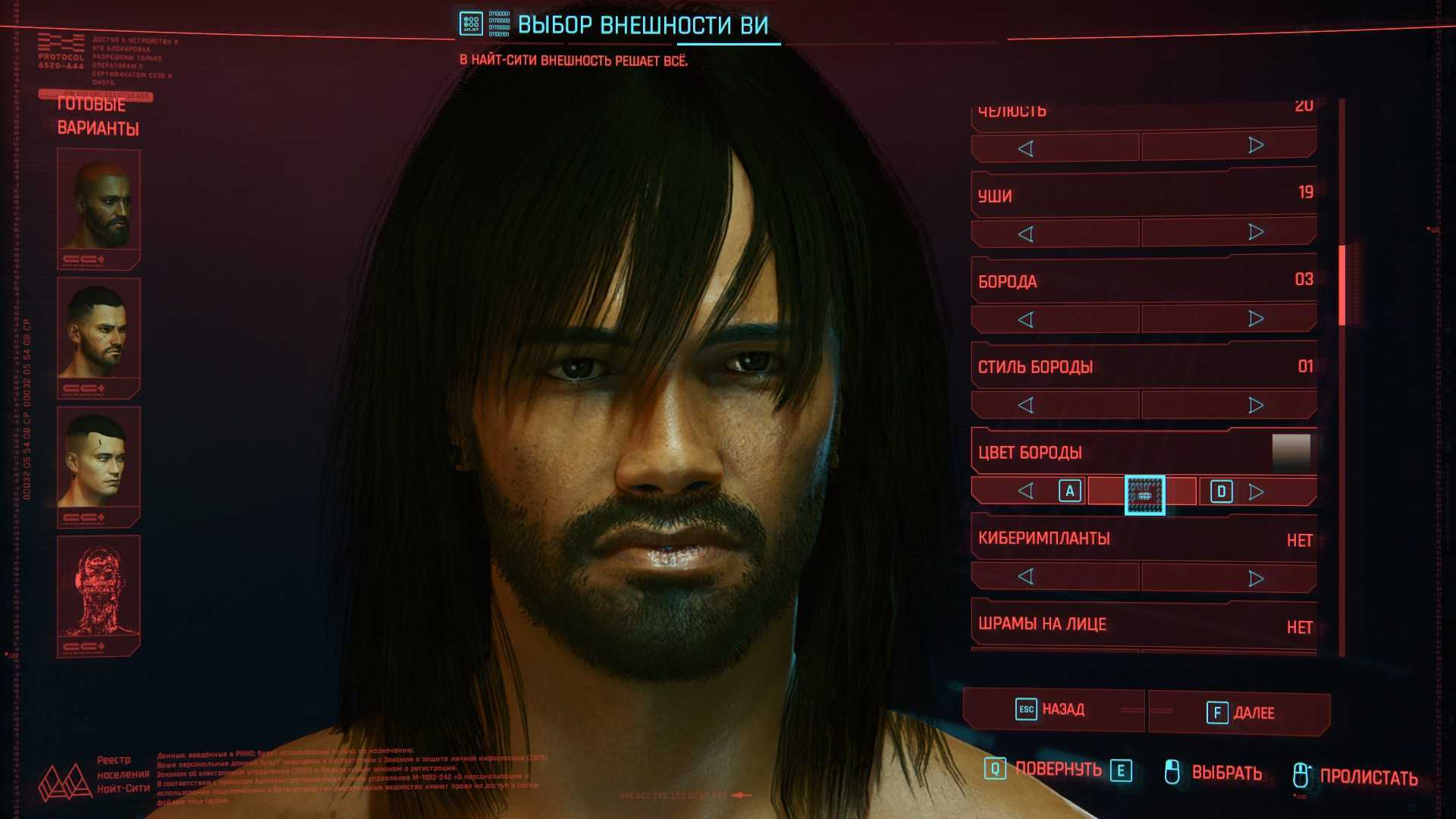Image resolution: width=1456 pixels, height=819 pixels.
Task: Select previous Киберимпланты option
Action: (1026, 577)
